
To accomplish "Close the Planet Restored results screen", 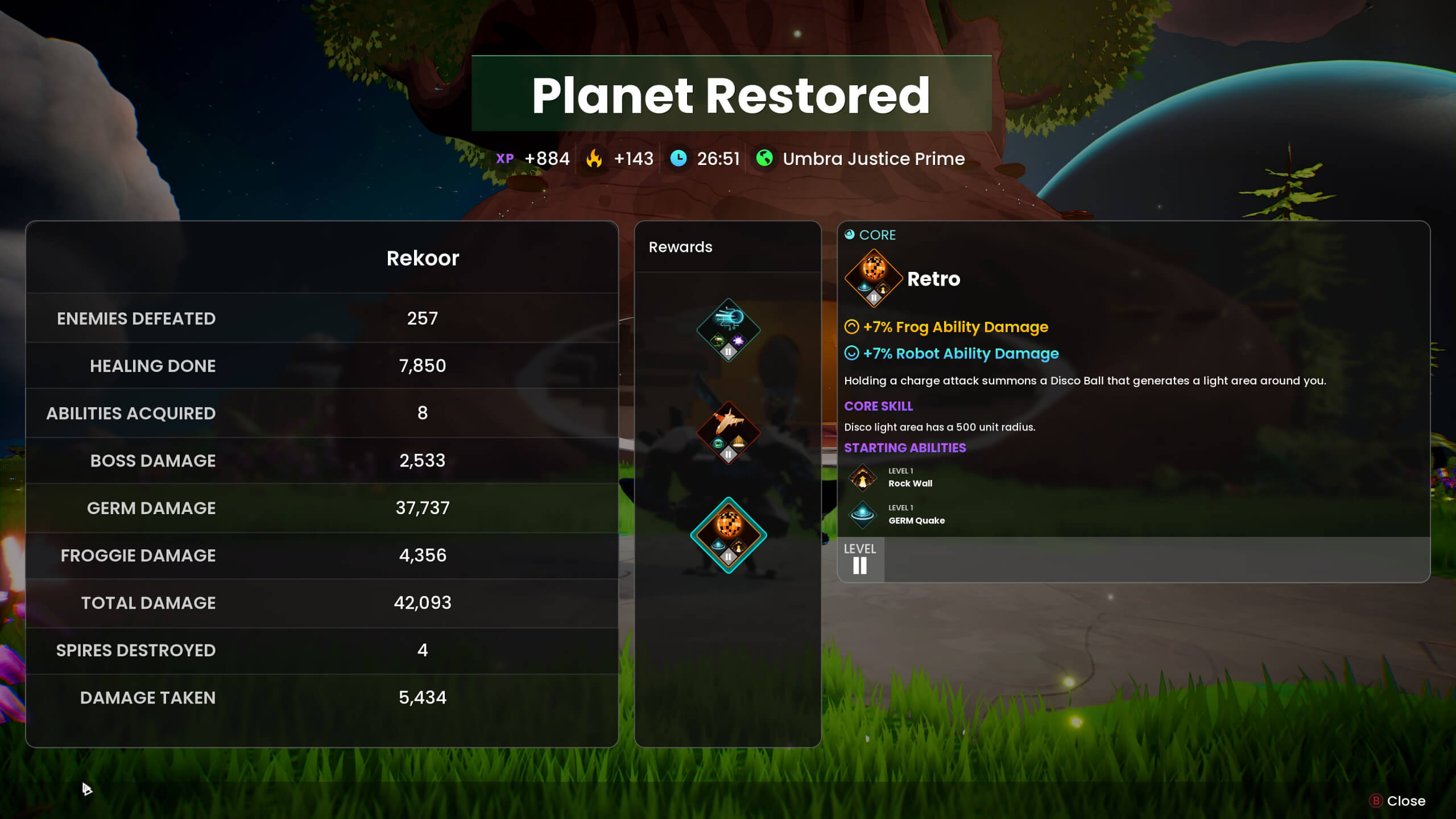I will tap(1398, 801).
